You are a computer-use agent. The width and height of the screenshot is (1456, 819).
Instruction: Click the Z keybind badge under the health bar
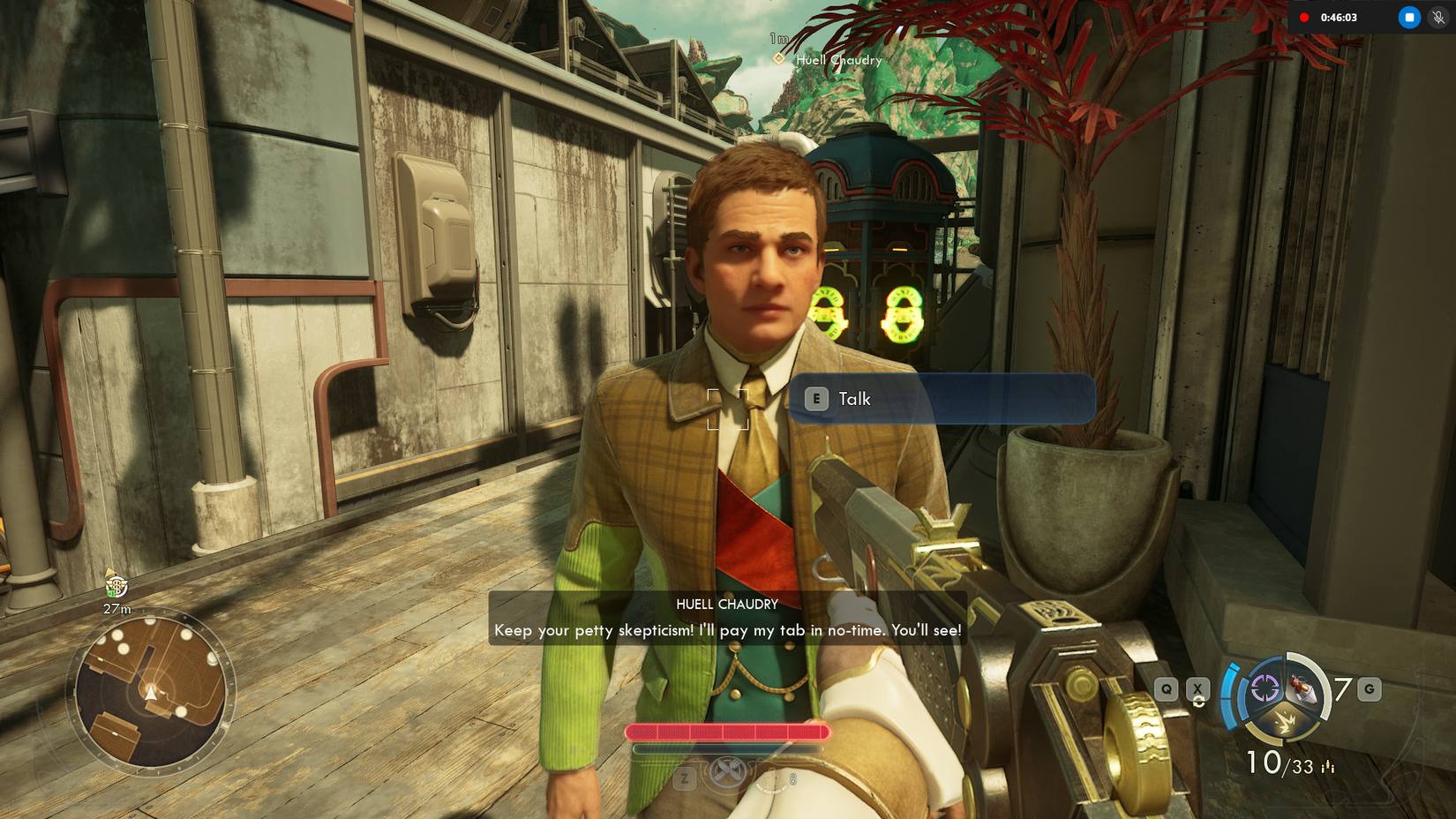click(683, 779)
